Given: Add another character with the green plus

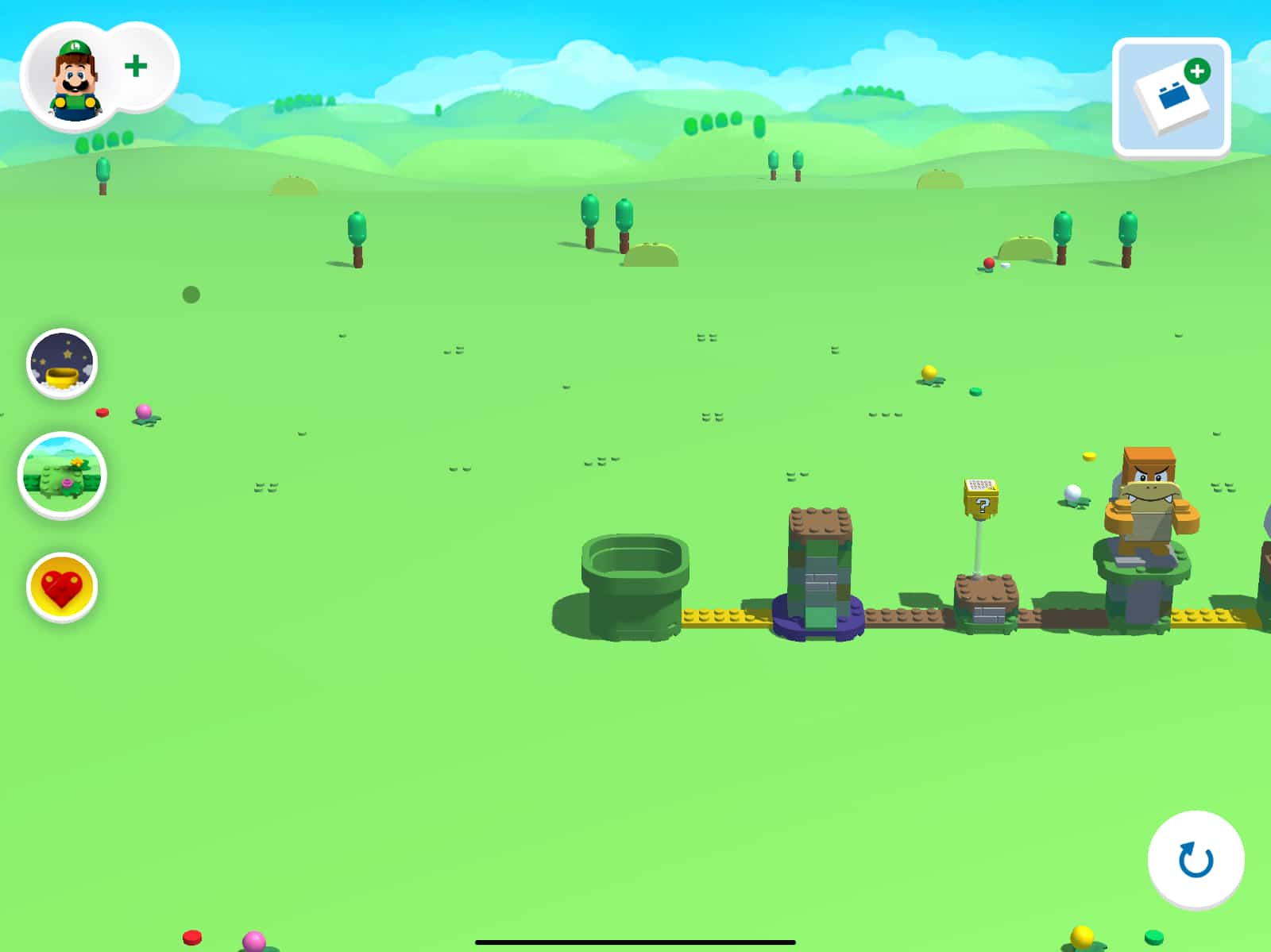Looking at the screenshot, I should [137, 66].
